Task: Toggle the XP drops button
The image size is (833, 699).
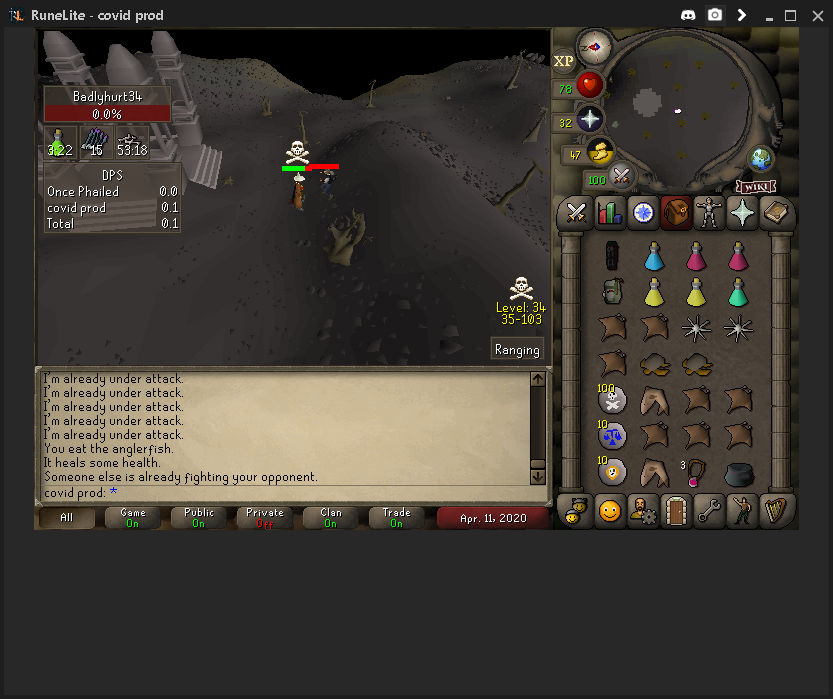Action: coord(564,61)
